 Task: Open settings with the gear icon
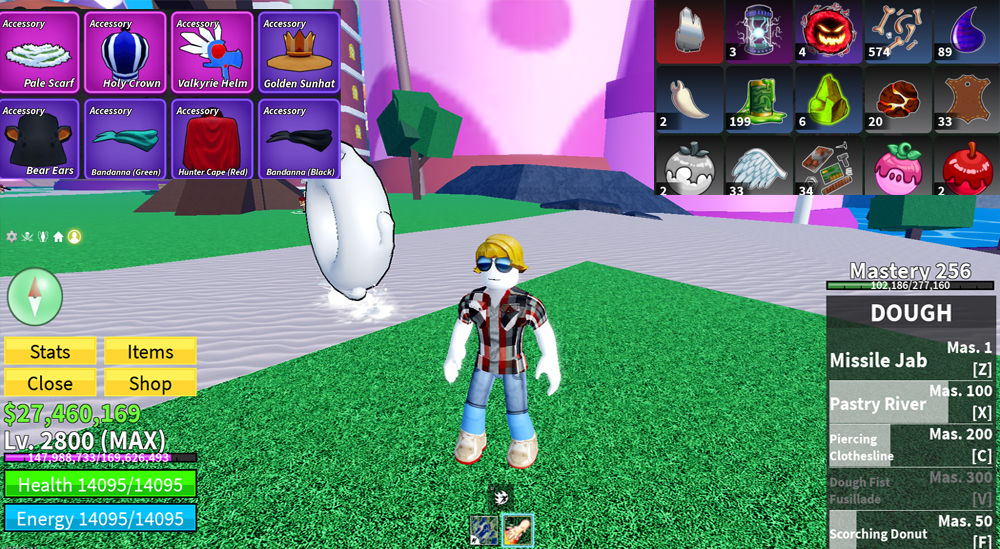coord(12,237)
